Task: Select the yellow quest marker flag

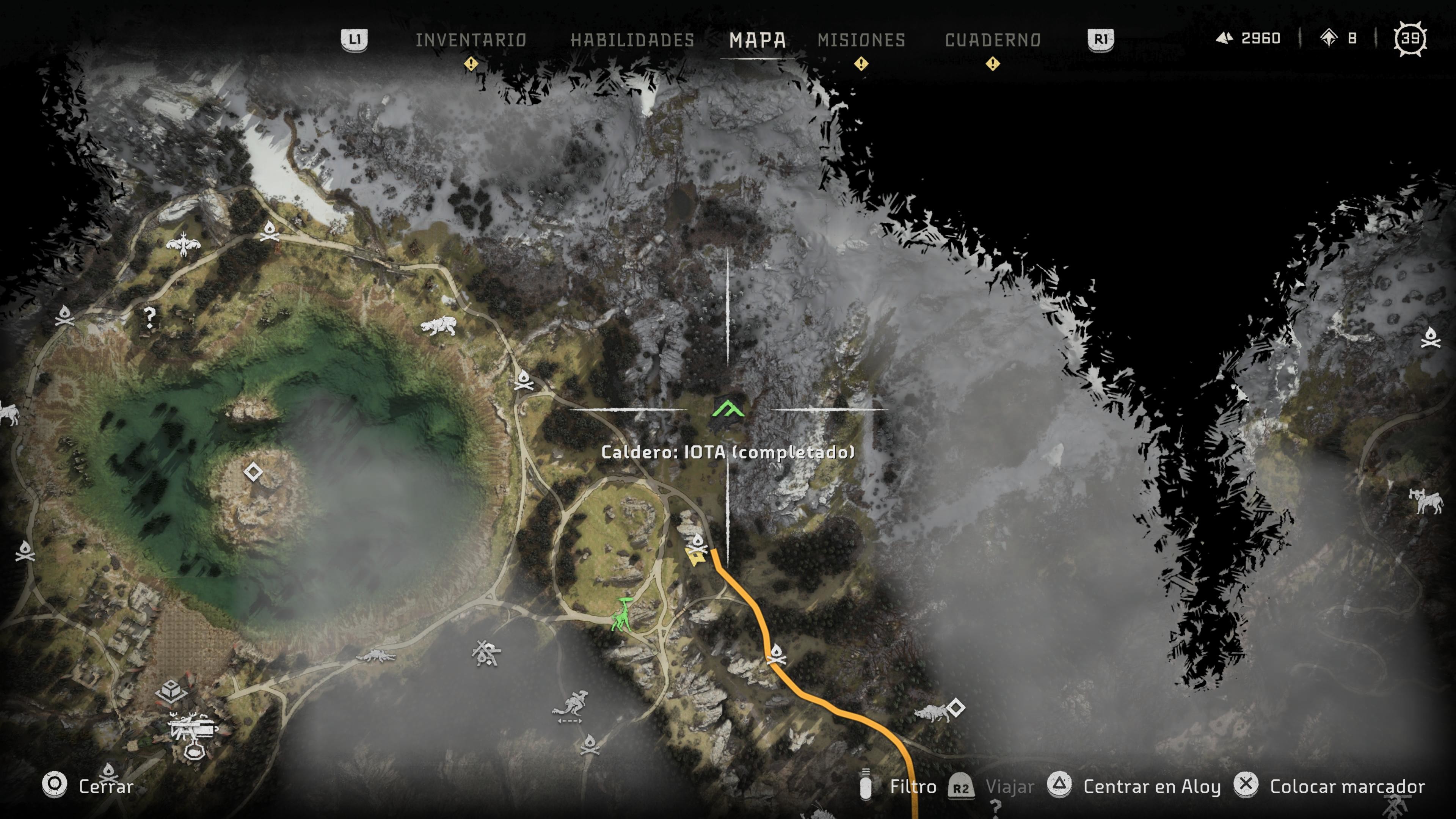Action: (x=694, y=557)
